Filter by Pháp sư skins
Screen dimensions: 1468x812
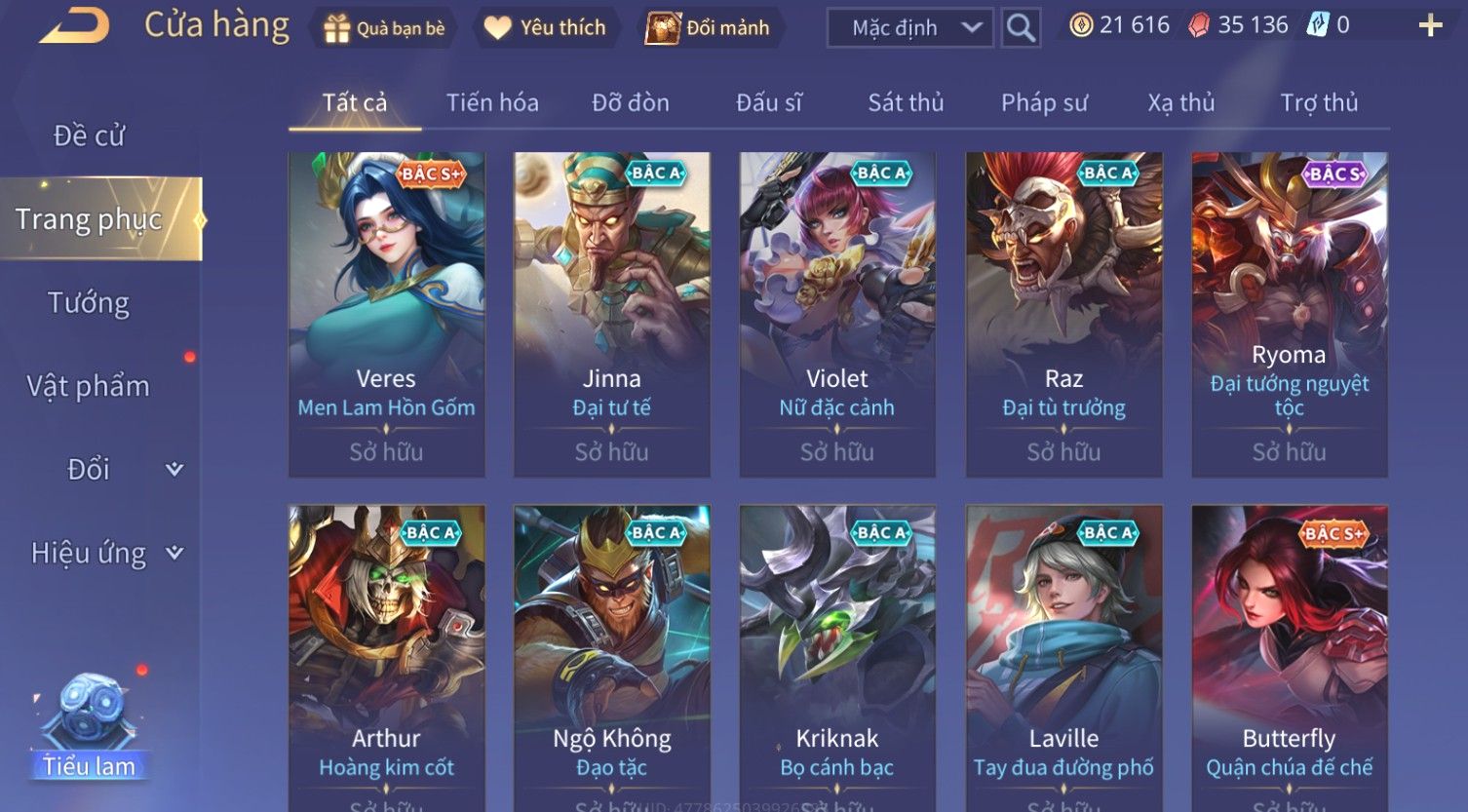point(1044,102)
